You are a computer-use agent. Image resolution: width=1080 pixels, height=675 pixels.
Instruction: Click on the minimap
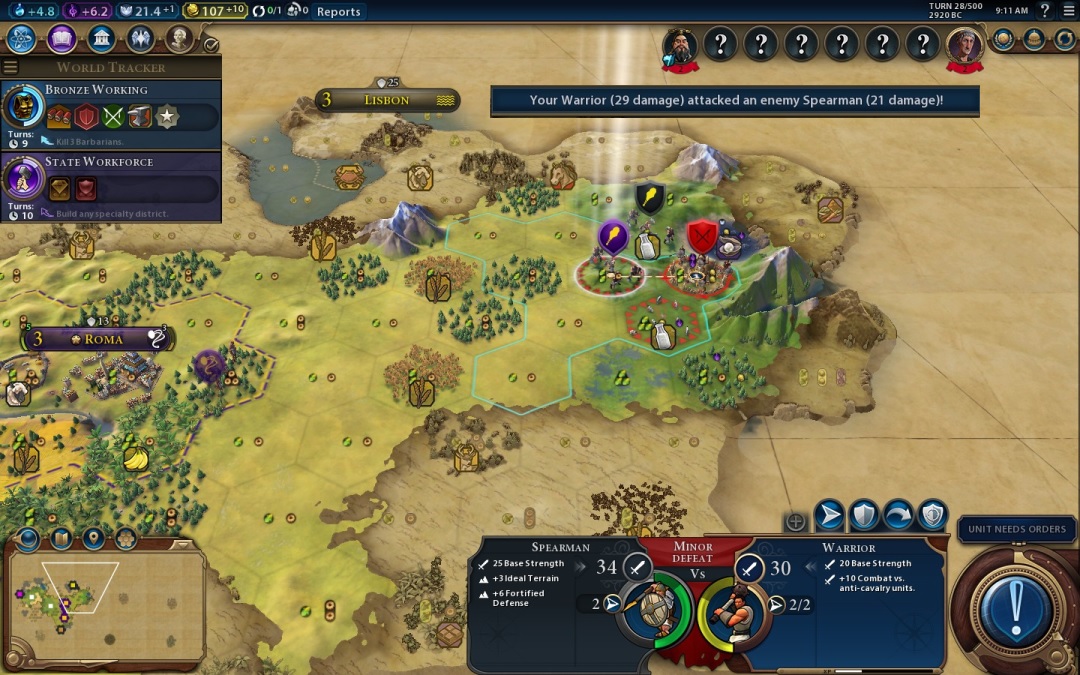[x=105, y=598]
